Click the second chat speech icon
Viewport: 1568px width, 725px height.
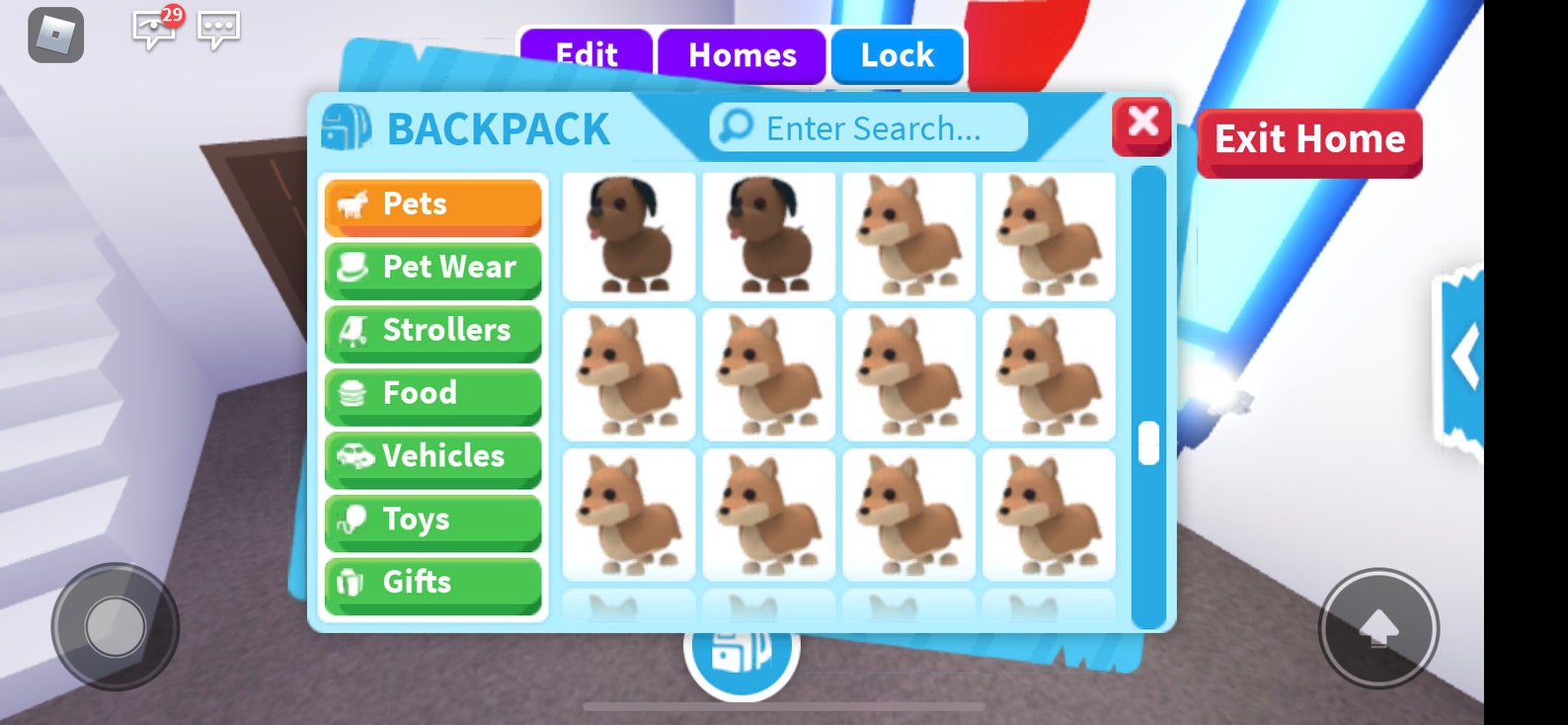[x=219, y=30]
